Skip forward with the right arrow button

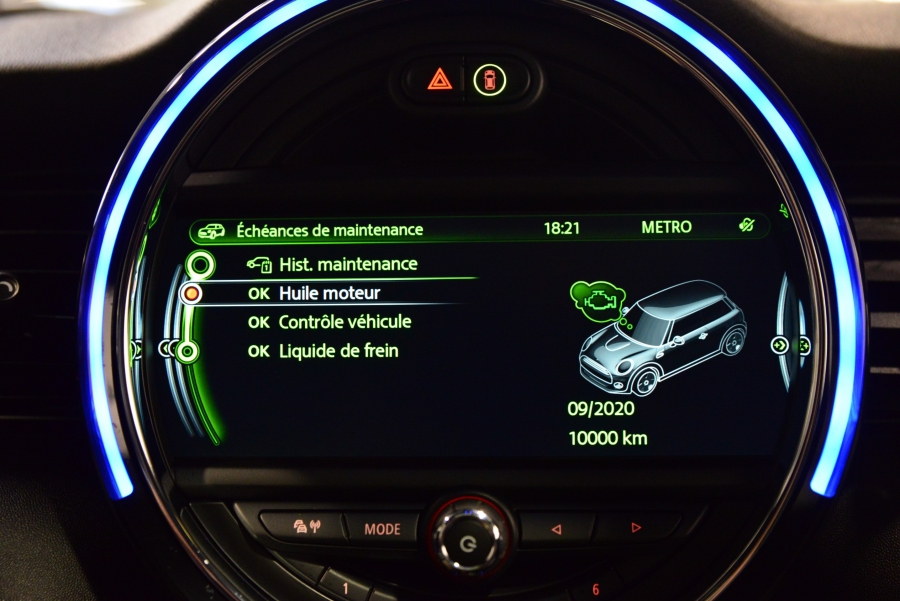pos(635,527)
